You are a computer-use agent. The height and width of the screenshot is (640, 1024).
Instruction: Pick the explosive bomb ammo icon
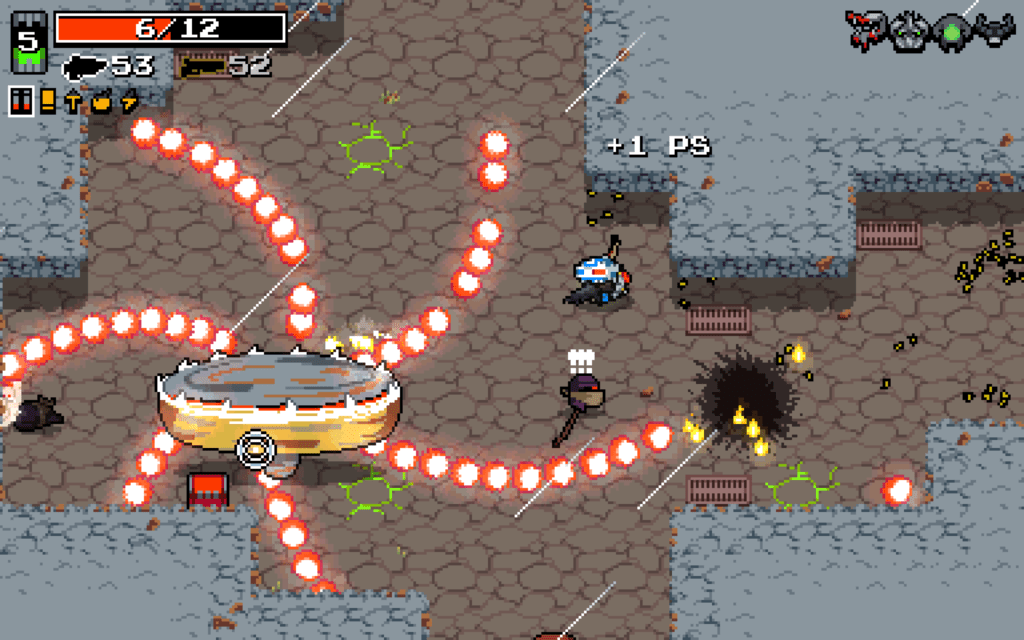coord(100,101)
